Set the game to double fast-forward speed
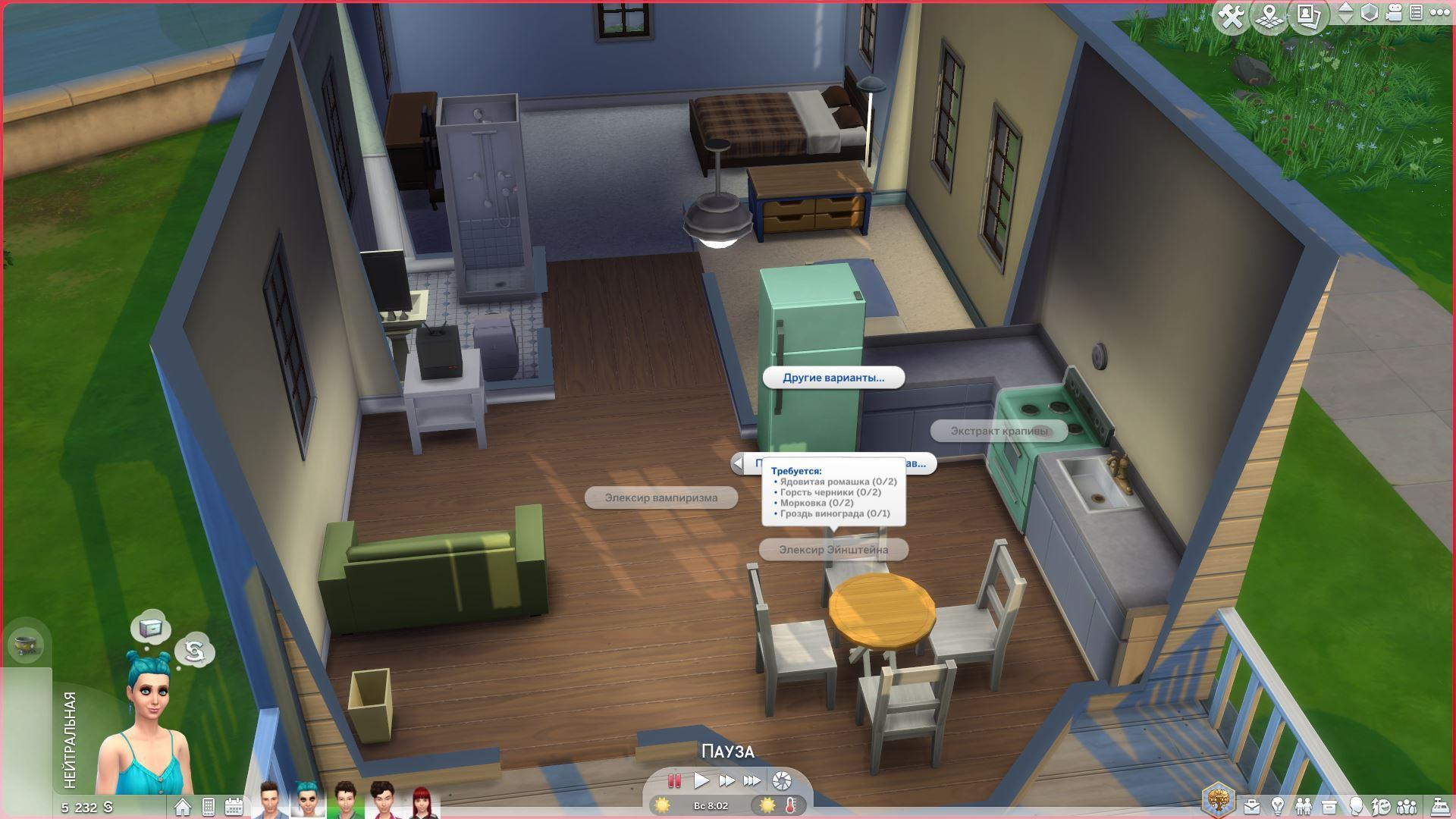Viewport: 1456px width, 819px height. [x=726, y=780]
